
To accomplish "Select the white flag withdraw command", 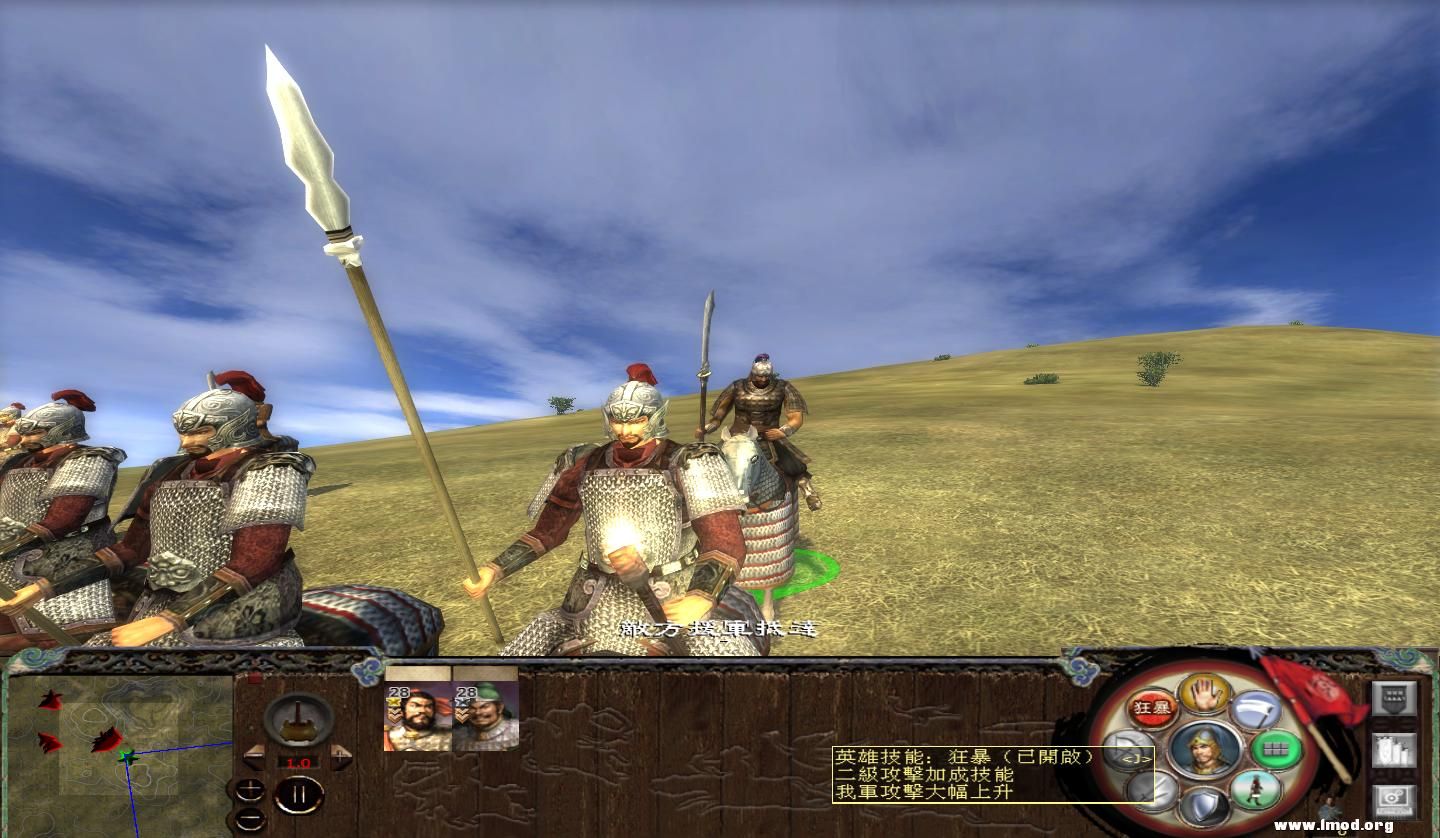I will 1256,710.
